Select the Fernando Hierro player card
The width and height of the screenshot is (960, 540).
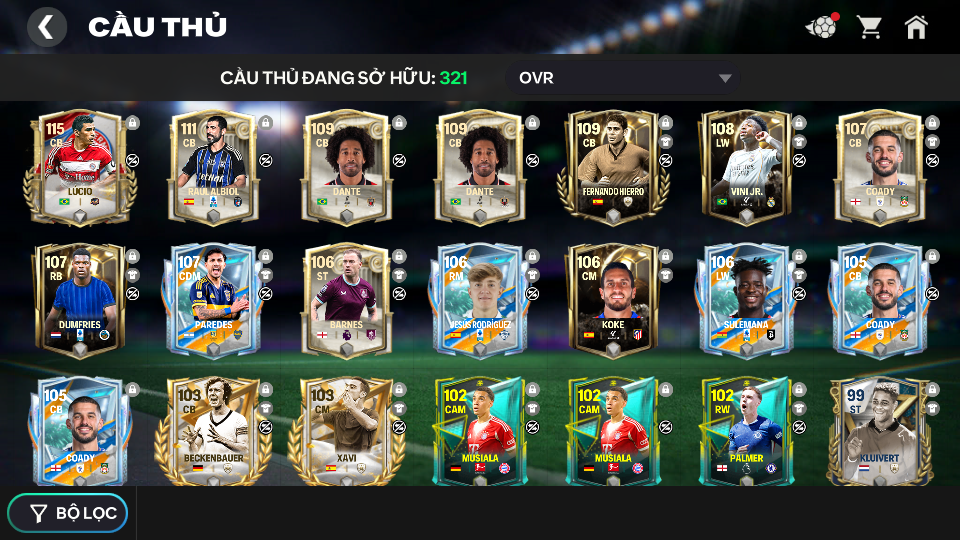point(613,167)
